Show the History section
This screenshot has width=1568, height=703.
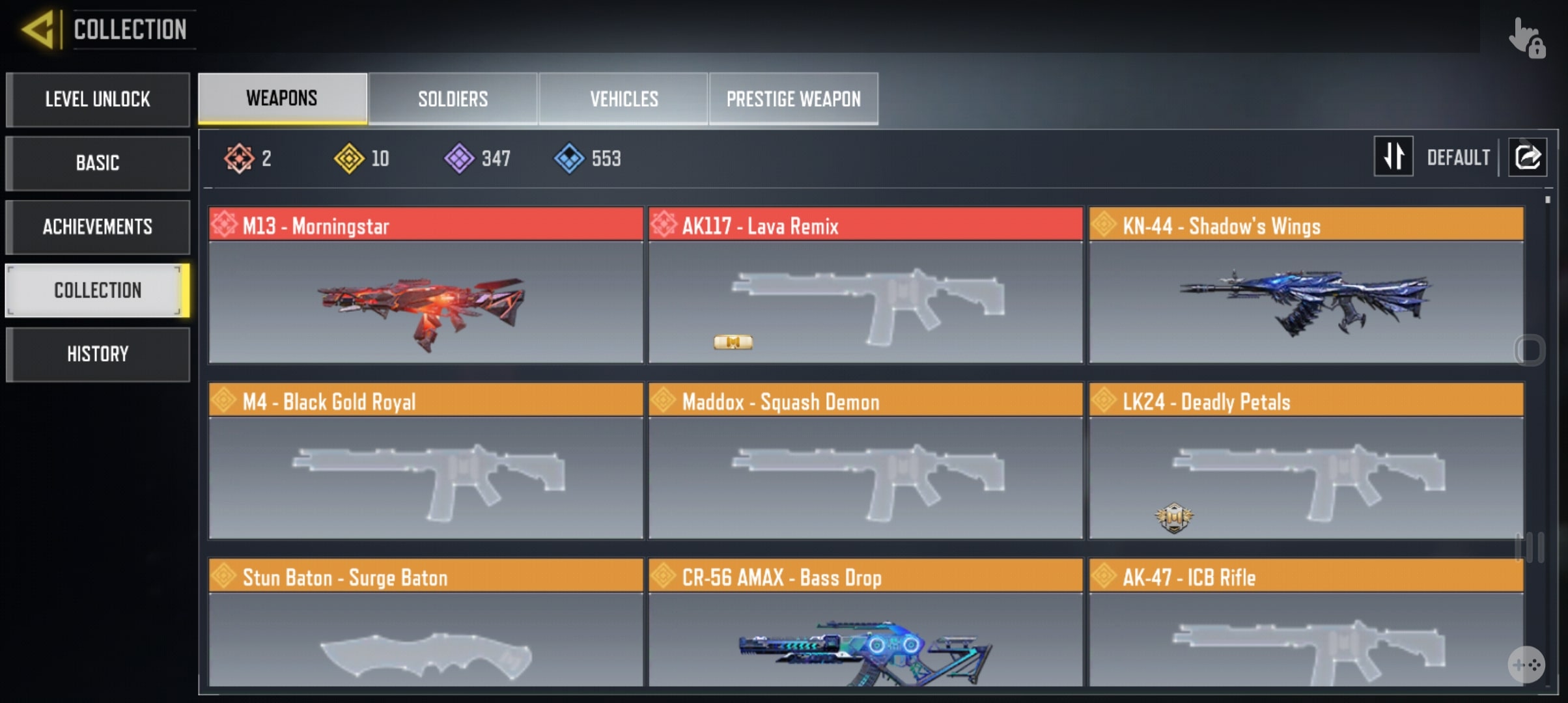pyautogui.click(x=98, y=354)
